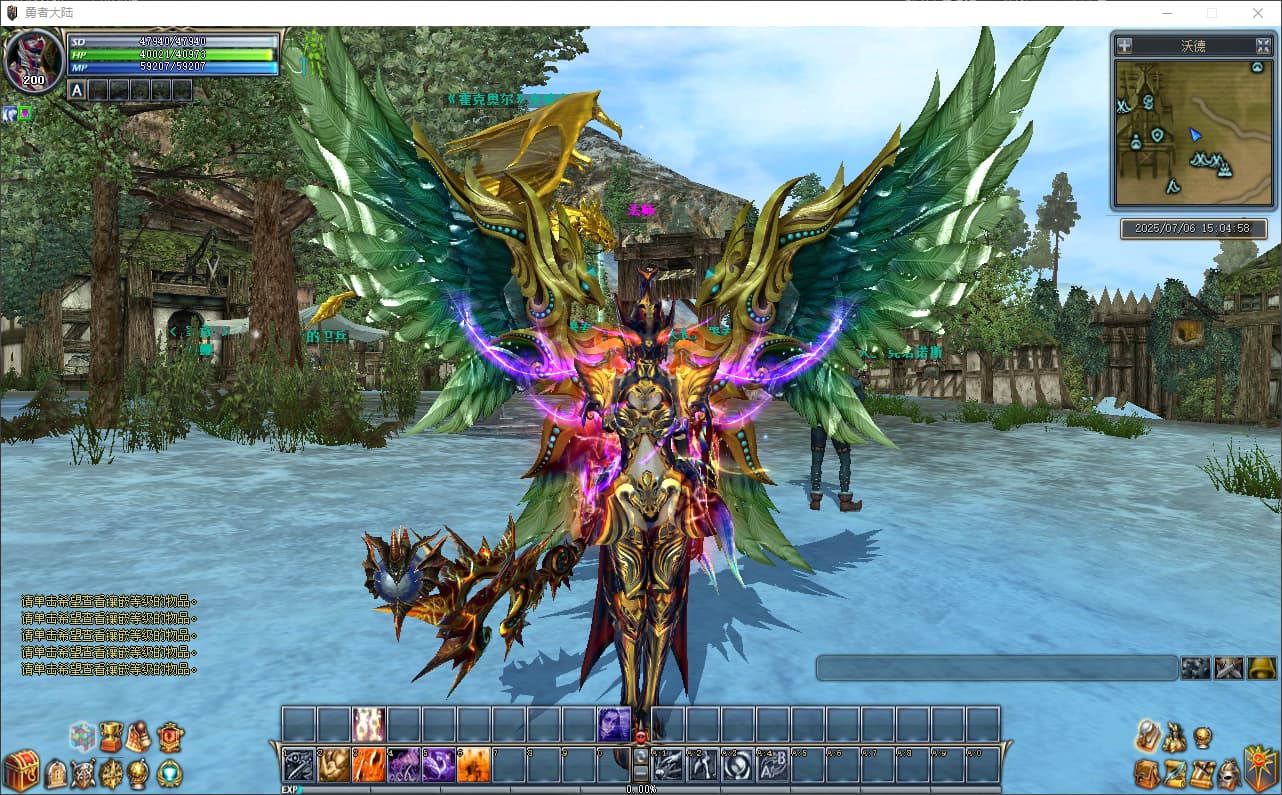This screenshot has width=1282, height=795.
Task: Click the glowing figures buff slot
Action: pyautogui.click(x=369, y=724)
